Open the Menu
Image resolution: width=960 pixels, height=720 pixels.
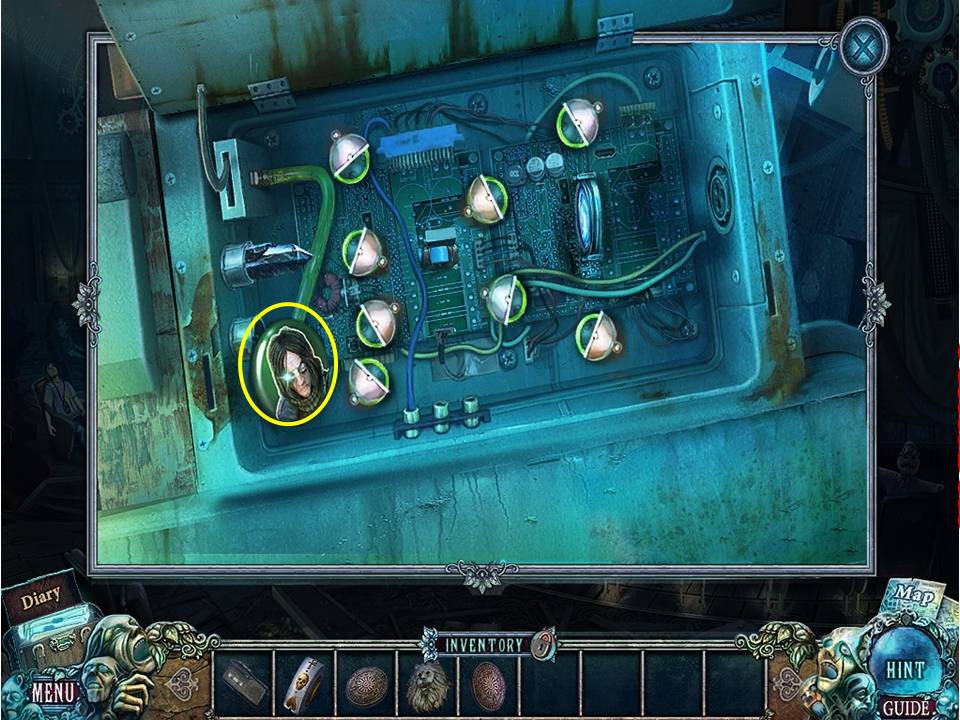pos(52,691)
